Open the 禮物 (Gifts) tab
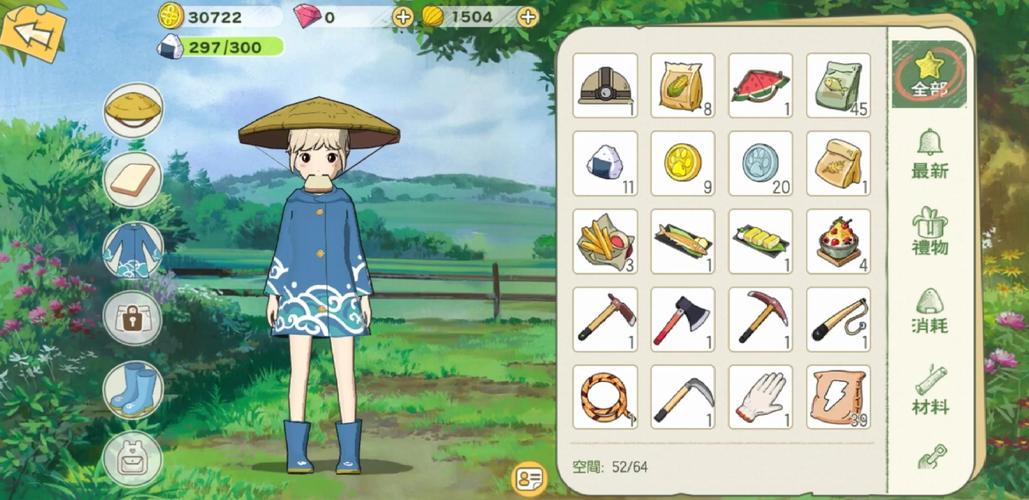 [929, 232]
